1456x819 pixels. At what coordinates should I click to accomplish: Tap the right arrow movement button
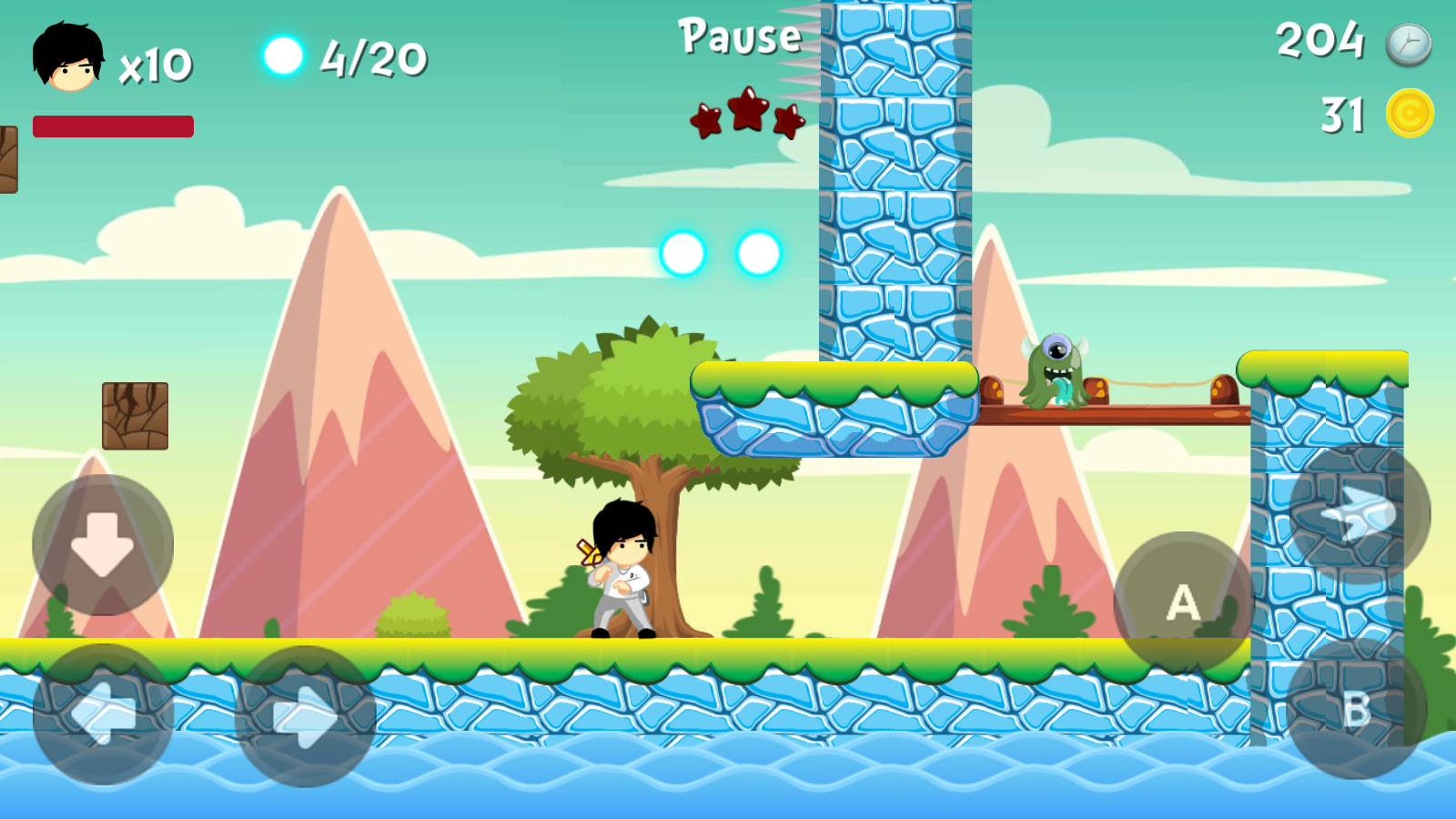(x=306, y=716)
